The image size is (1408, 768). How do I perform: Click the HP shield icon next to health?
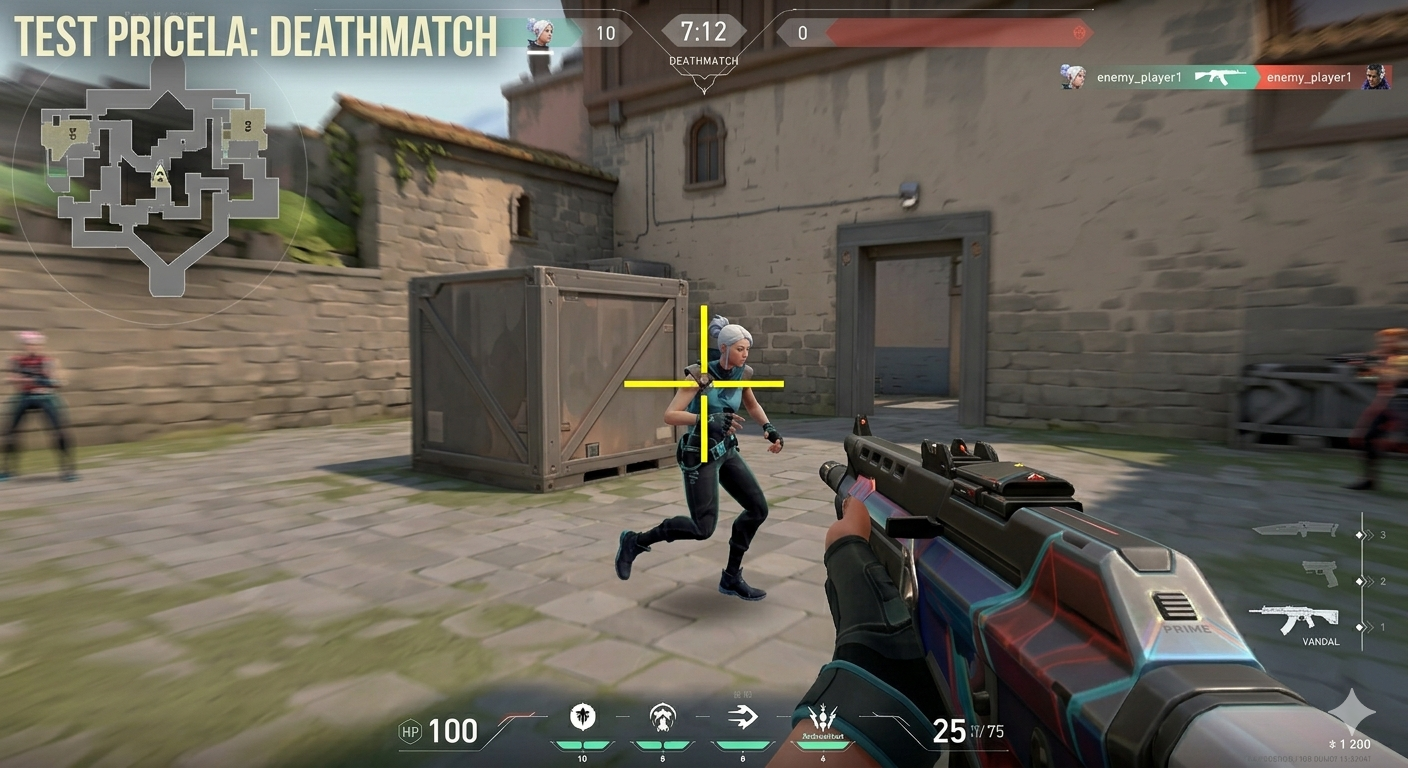pyautogui.click(x=409, y=731)
